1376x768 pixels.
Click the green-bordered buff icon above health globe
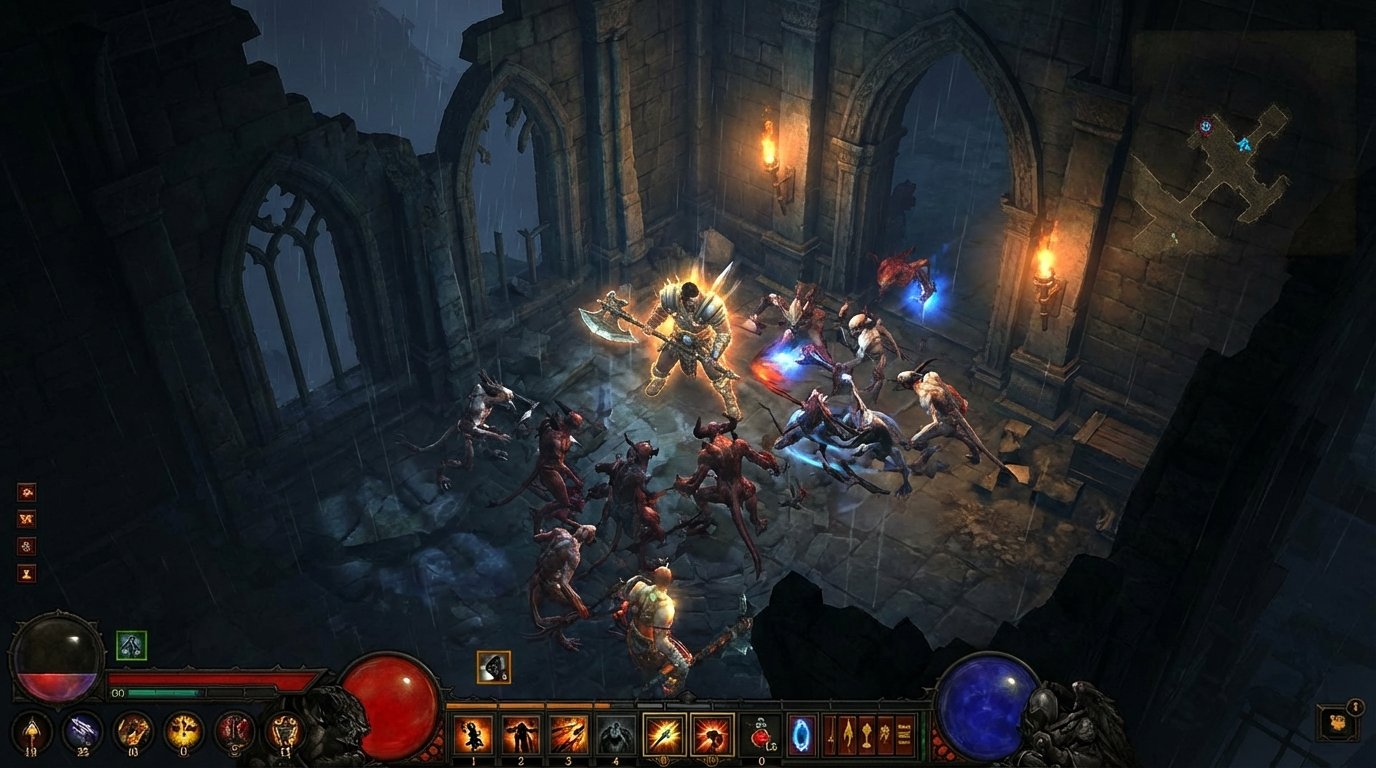click(132, 647)
